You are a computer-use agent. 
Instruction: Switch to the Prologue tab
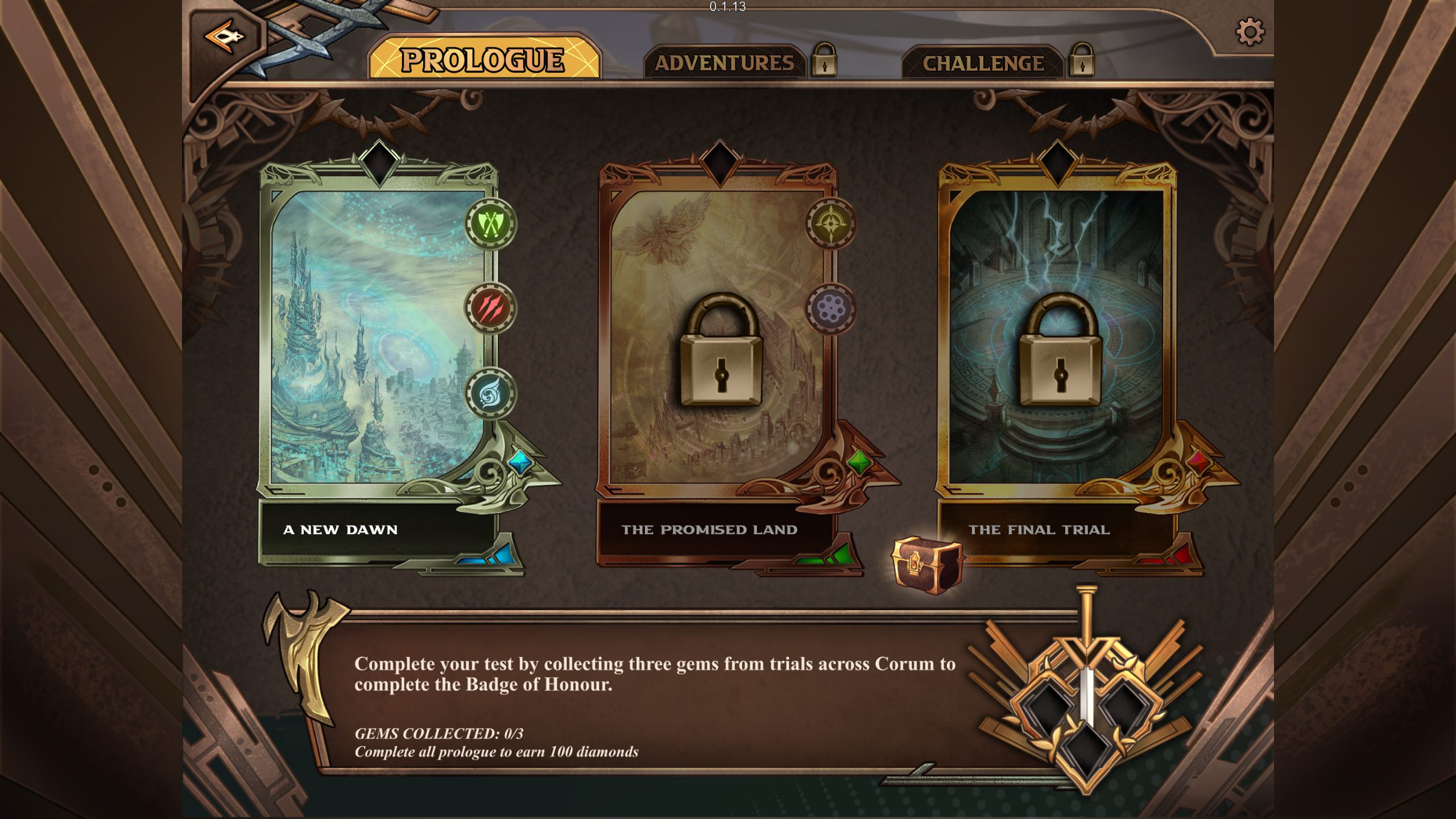pos(483,60)
